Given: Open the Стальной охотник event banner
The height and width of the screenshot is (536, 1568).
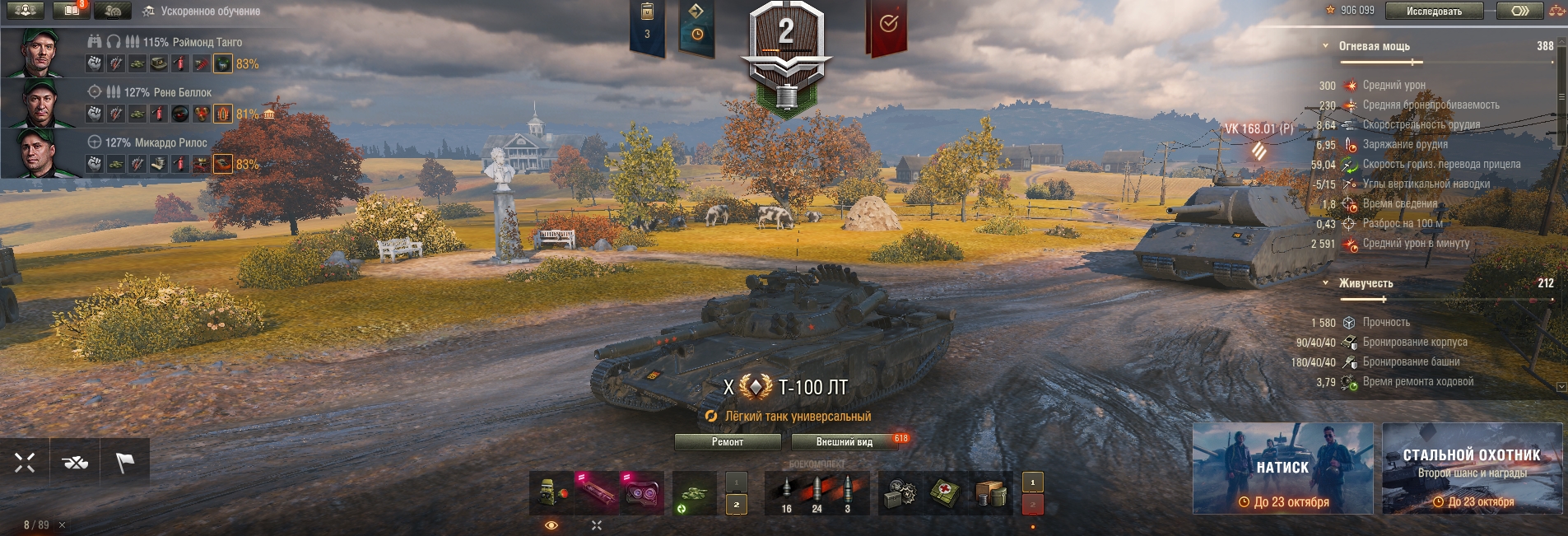Looking at the screenshot, I should point(1472,468).
